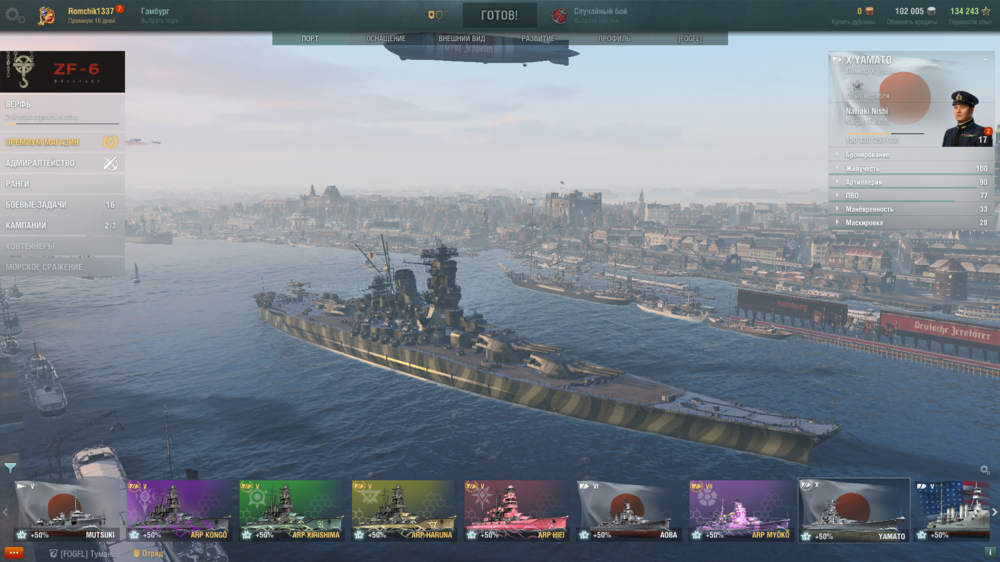Switch to the ОСНАЩЕНИЕ tab
Image resolution: width=1000 pixels, height=562 pixels.
coord(385,39)
